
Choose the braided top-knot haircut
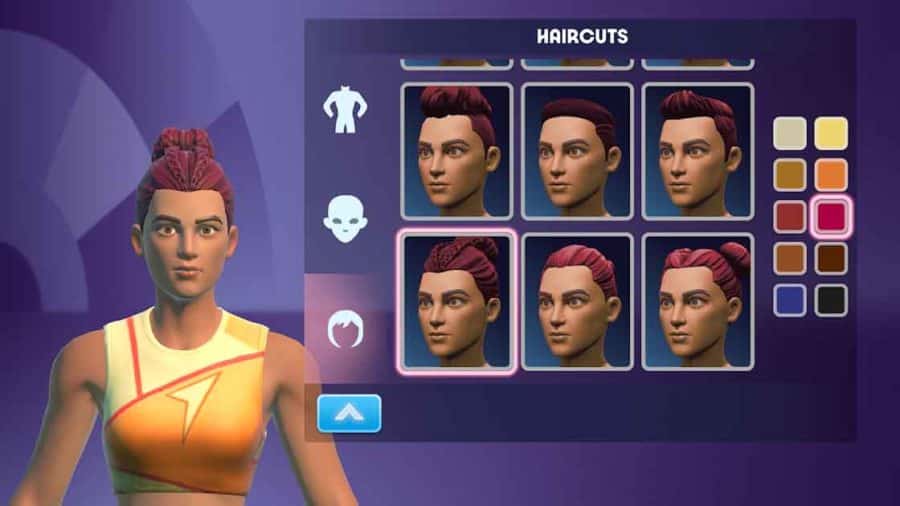click(457, 301)
